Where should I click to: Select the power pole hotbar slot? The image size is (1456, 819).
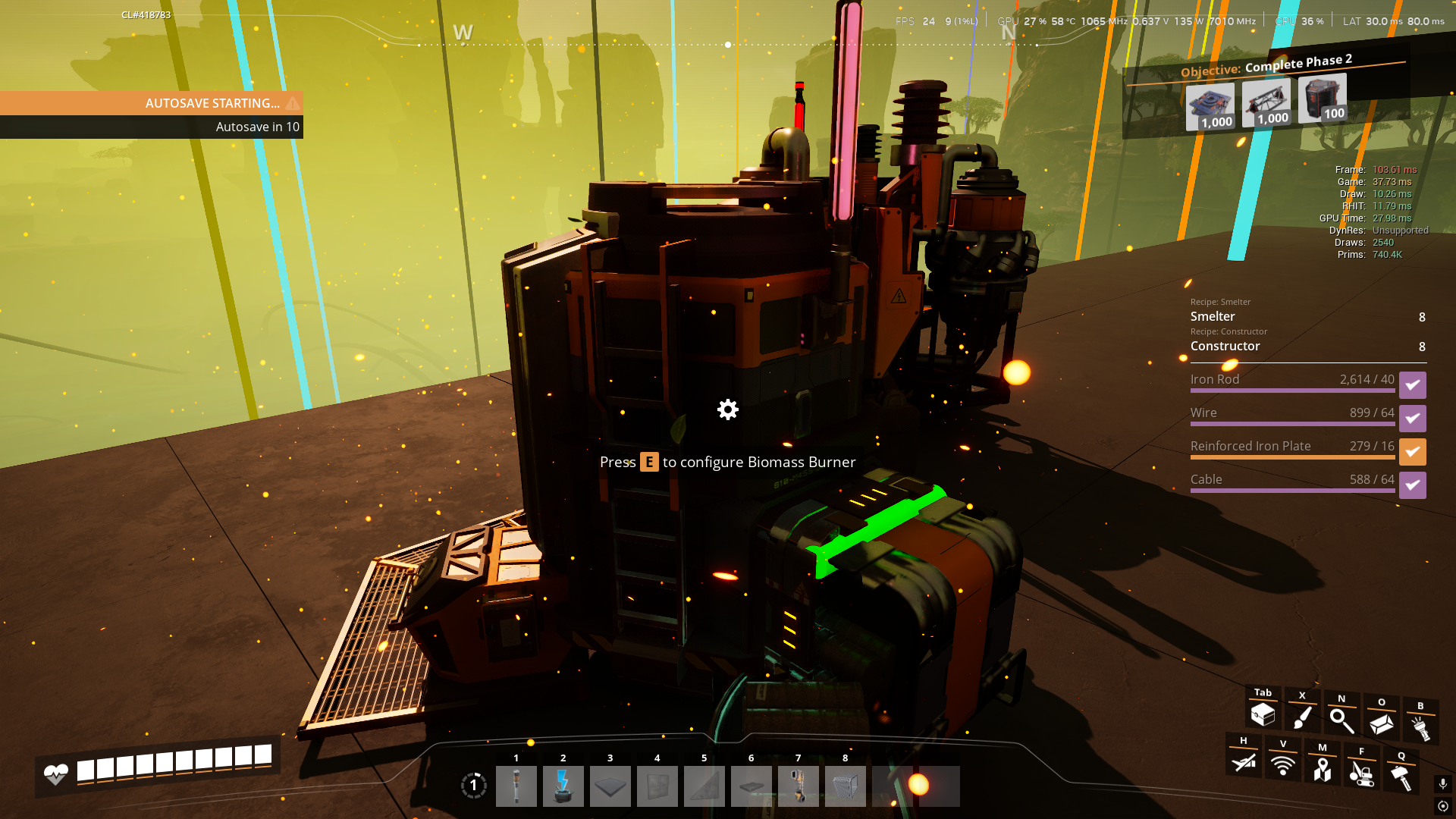pyautogui.click(x=516, y=786)
